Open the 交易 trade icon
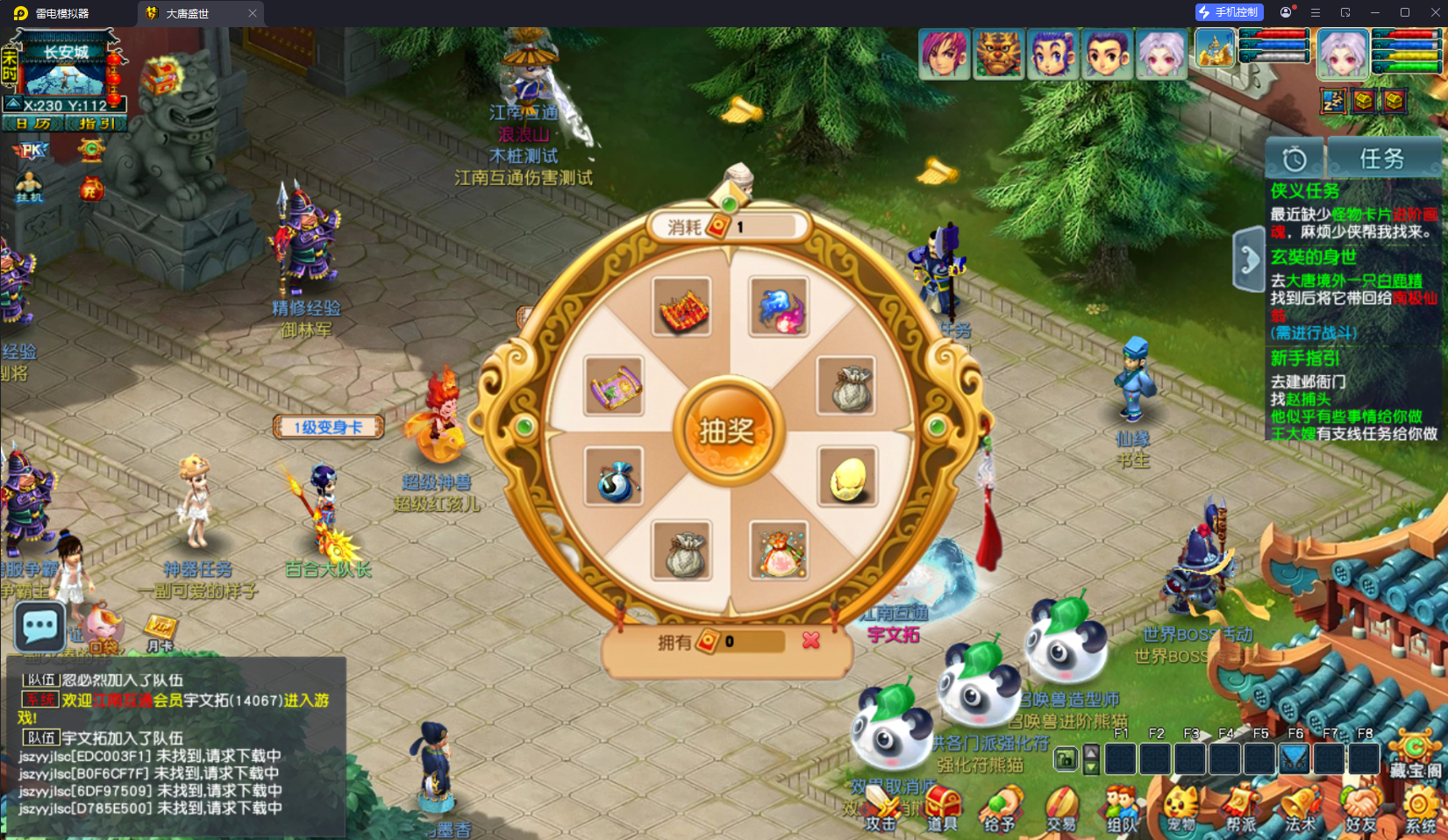The image size is (1448, 840). click(x=1061, y=807)
